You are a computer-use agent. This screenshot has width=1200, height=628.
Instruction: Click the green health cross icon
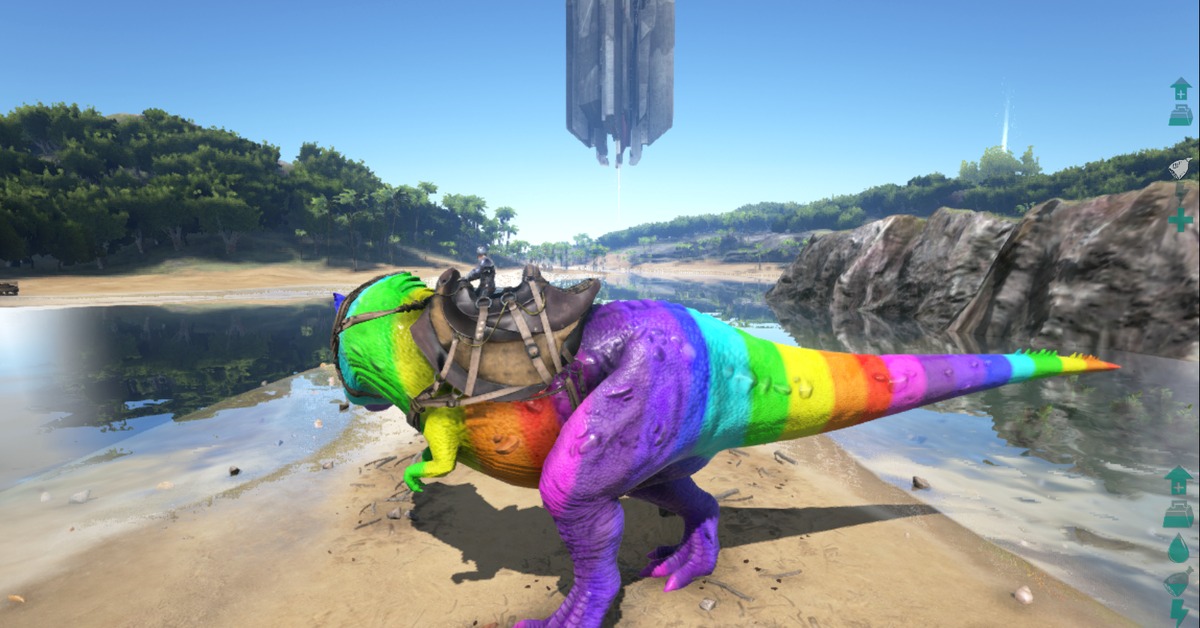click(1180, 219)
